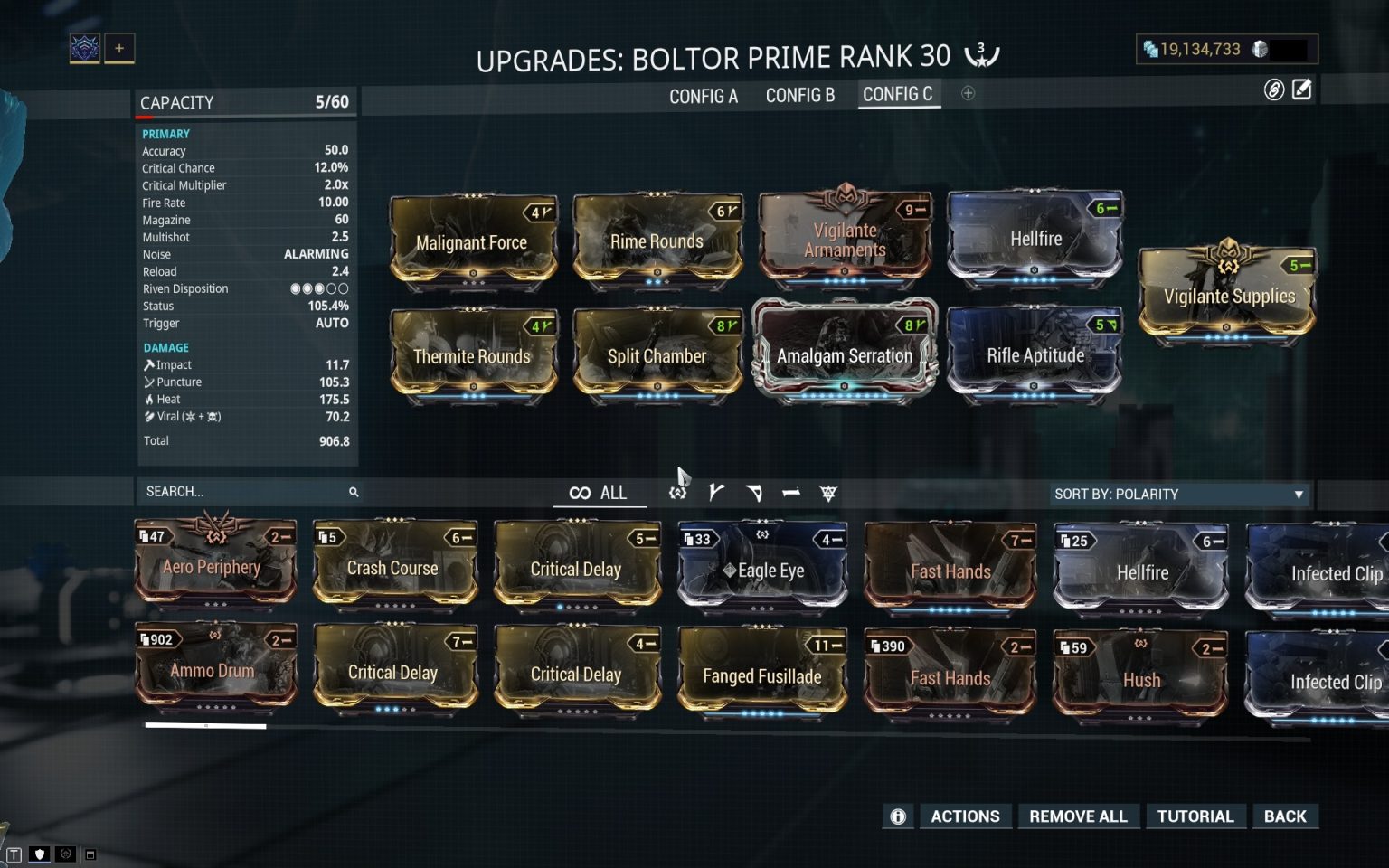The width and height of the screenshot is (1389, 868).
Task: Select the Madurai V polarity filter icon
Action: (x=717, y=493)
